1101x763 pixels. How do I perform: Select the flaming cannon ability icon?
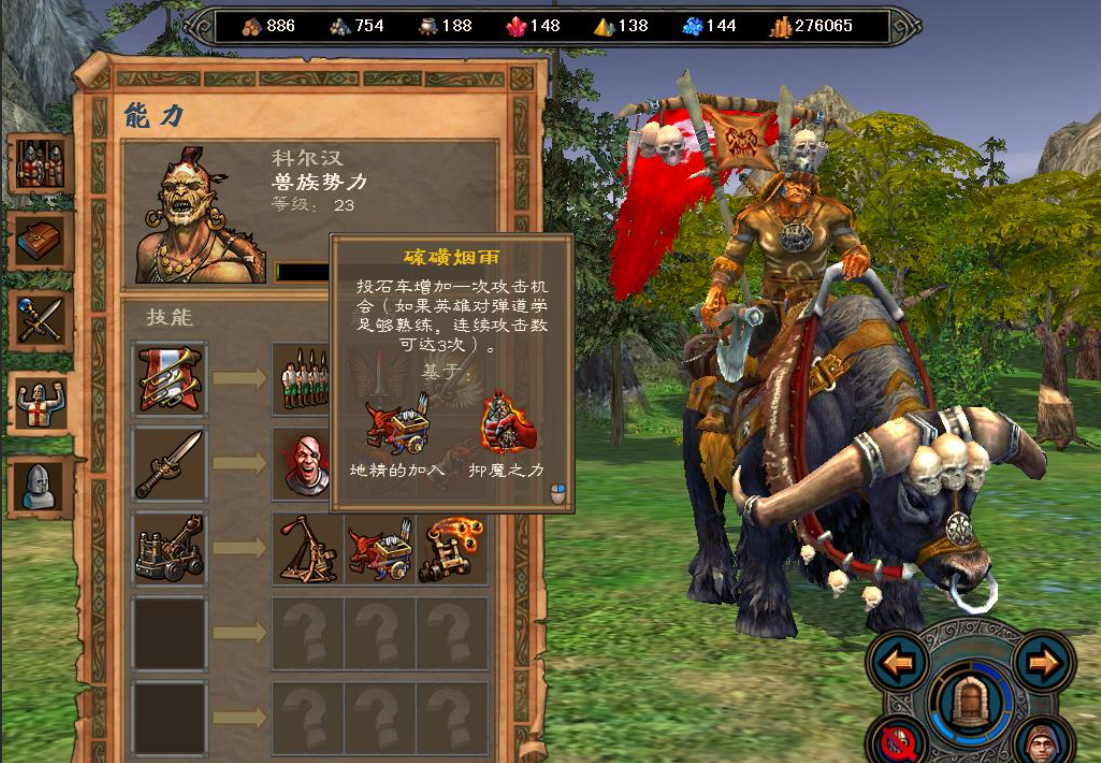[x=453, y=549]
